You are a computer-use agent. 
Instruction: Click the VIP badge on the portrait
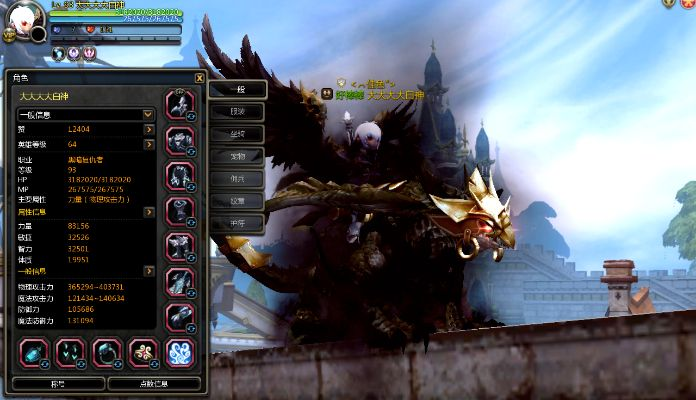tap(9, 34)
